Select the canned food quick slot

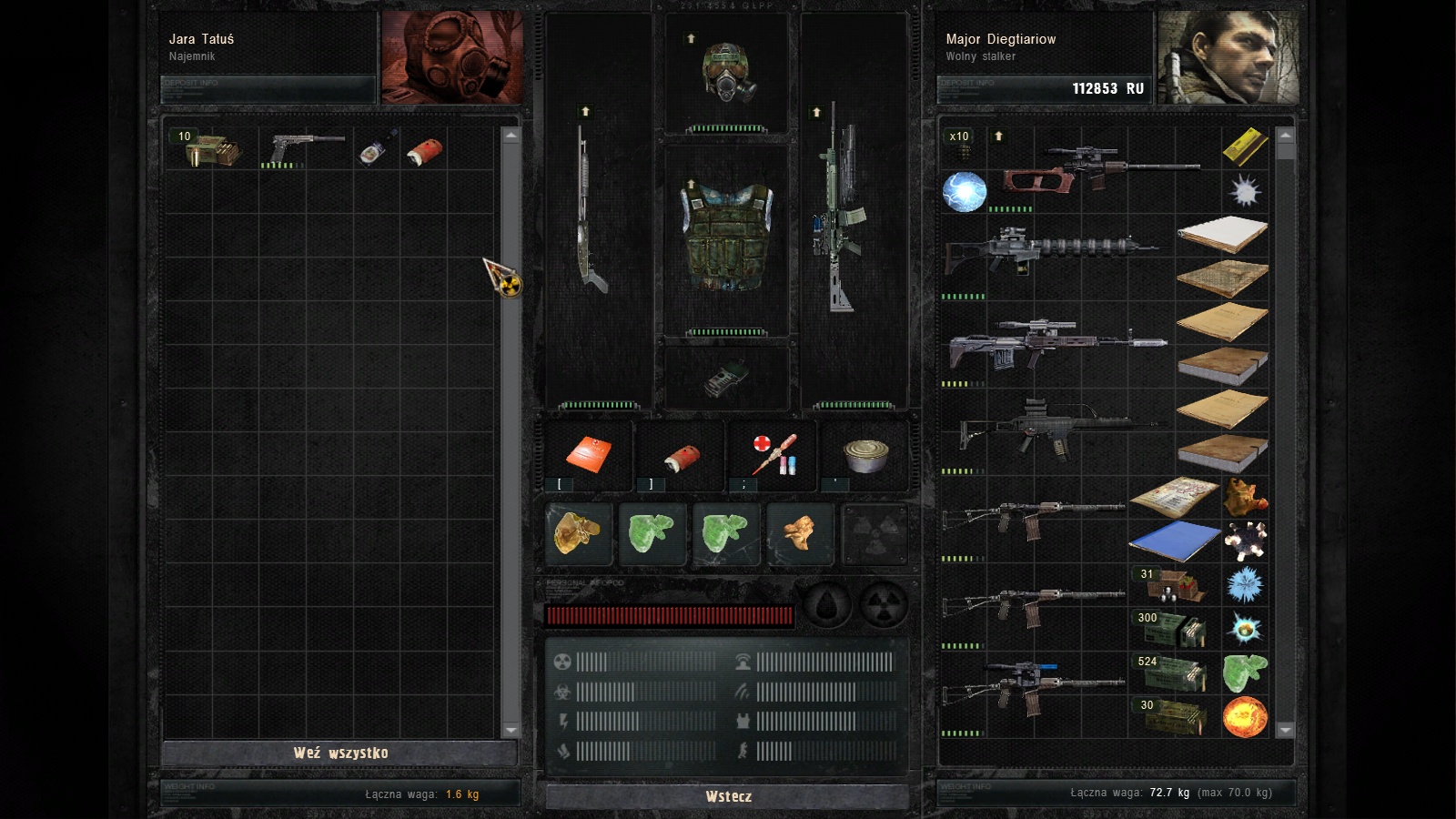(x=865, y=453)
